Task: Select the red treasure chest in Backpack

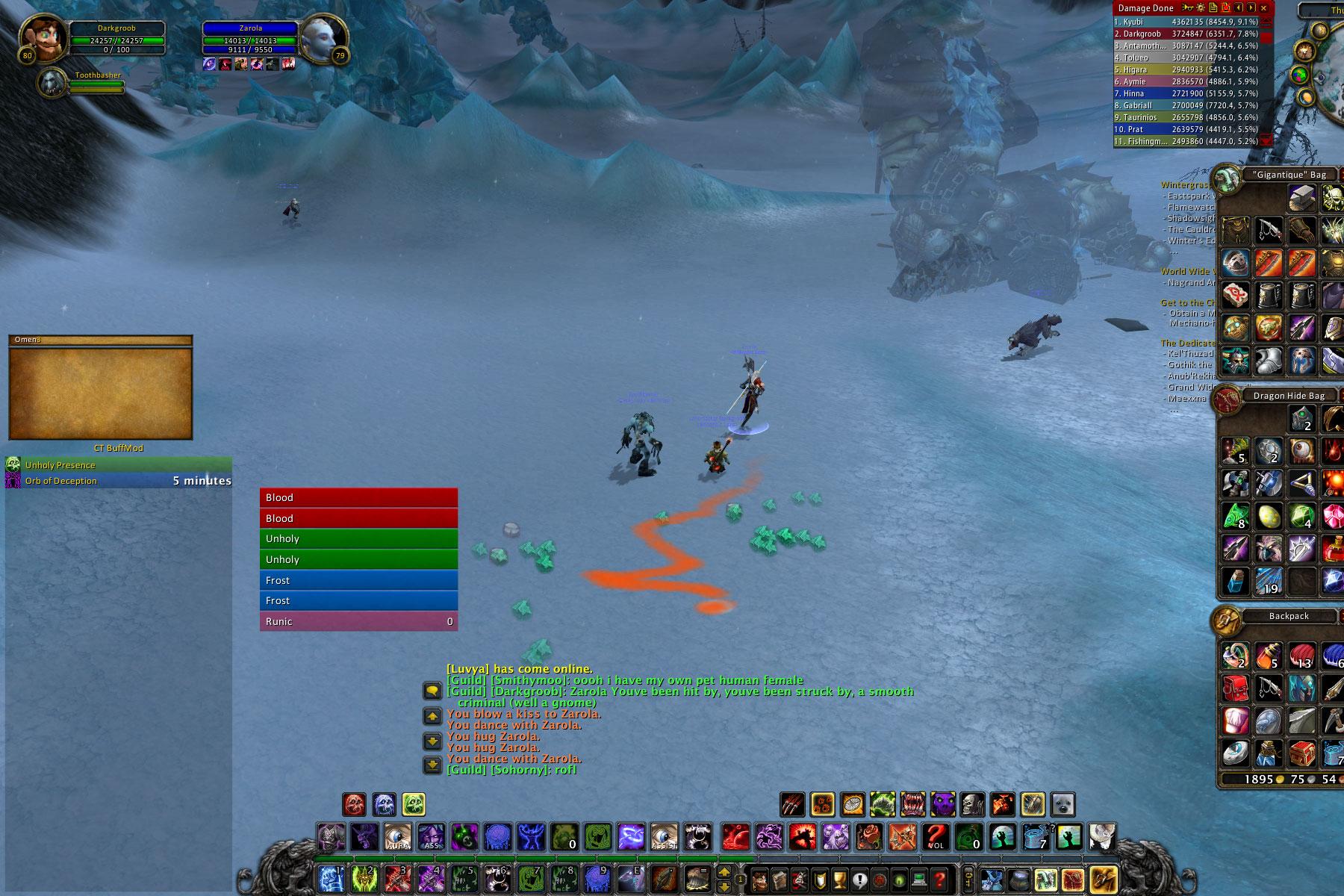Action: (1301, 753)
